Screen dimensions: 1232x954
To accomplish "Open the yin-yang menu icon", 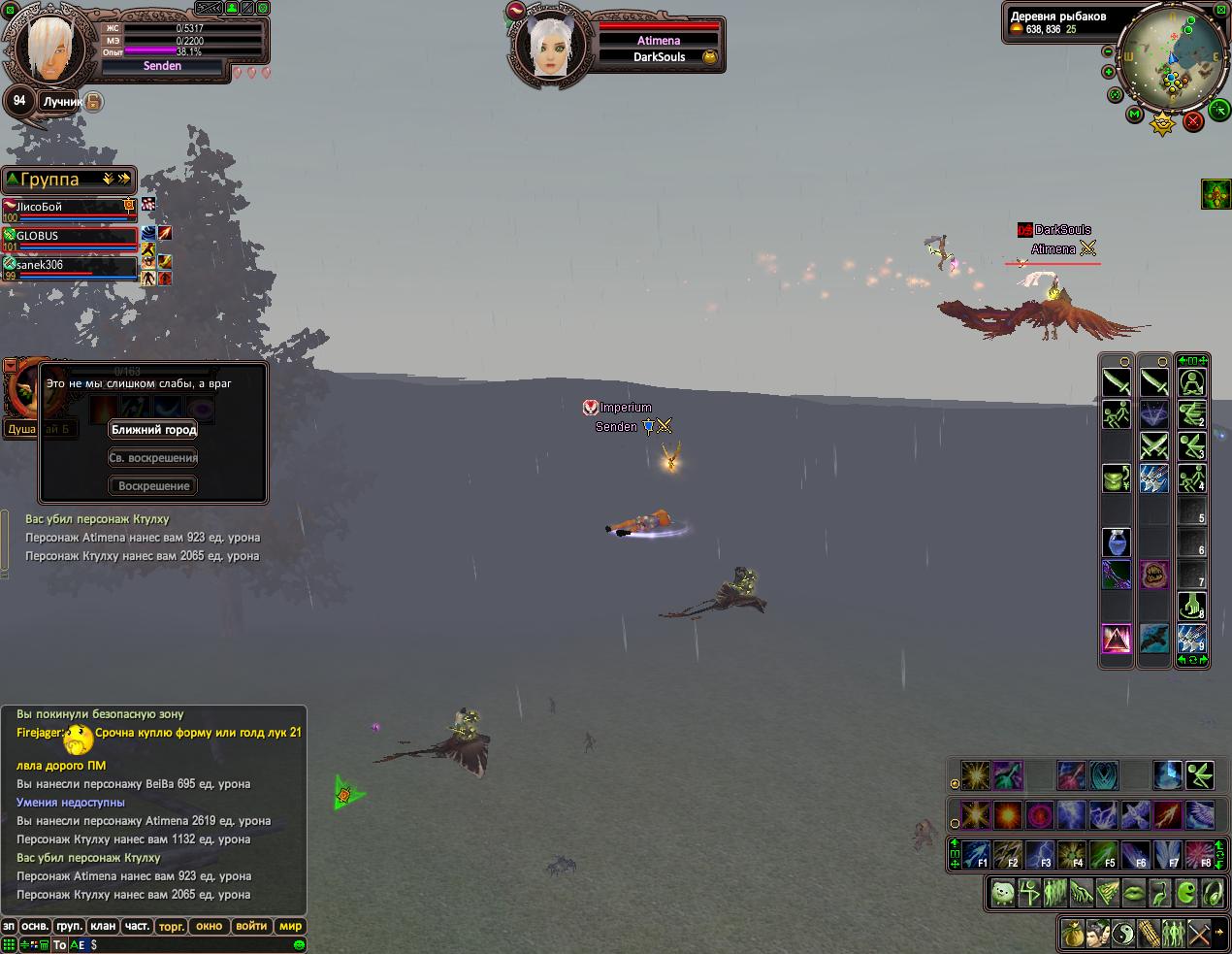I will tap(1122, 934).
